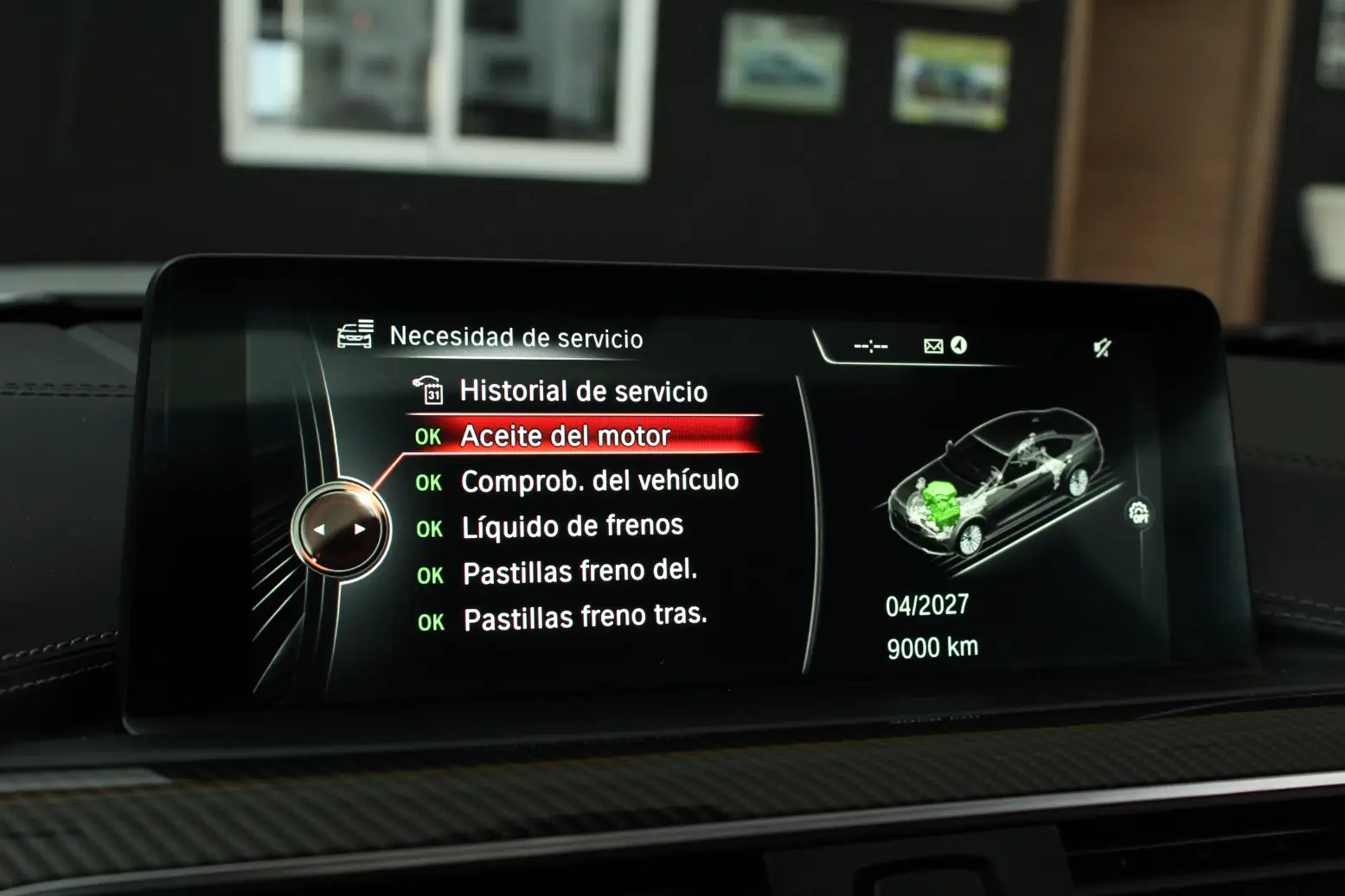
Task: Choose Comprob. del vehículo item
Action: coord(599,481)
